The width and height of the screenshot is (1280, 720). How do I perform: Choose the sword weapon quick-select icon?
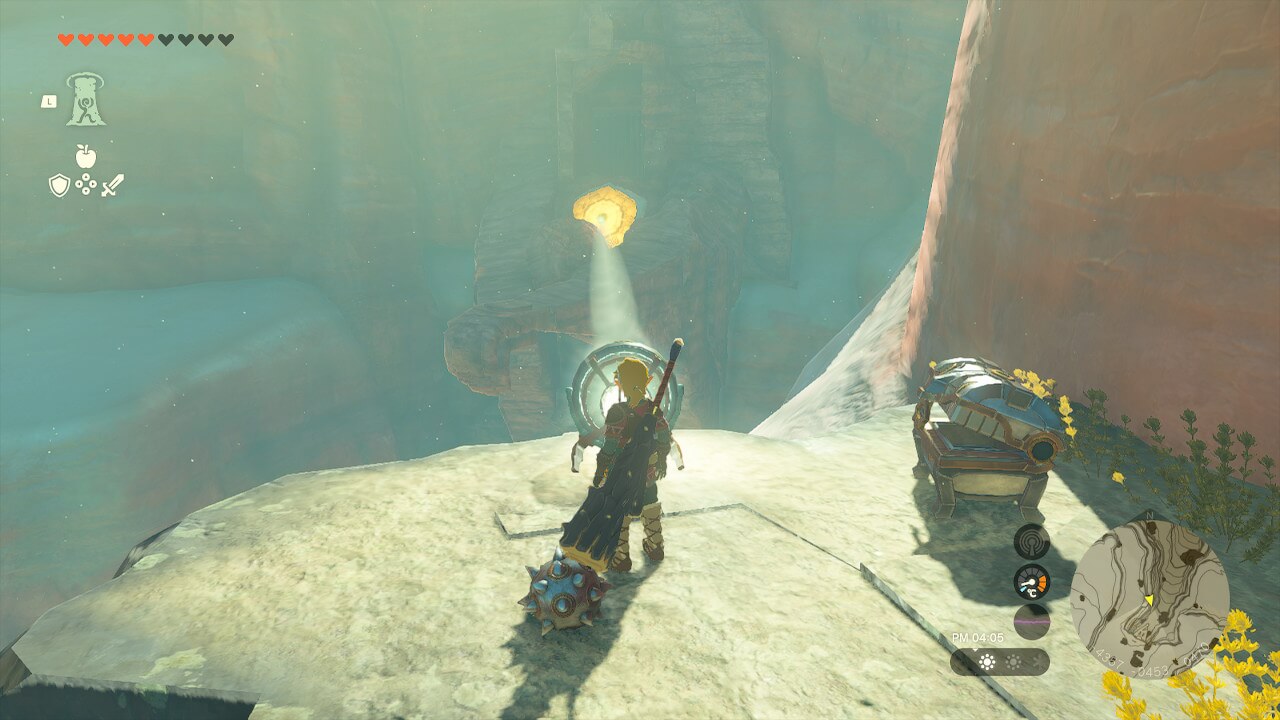click(x=112, y=185)
